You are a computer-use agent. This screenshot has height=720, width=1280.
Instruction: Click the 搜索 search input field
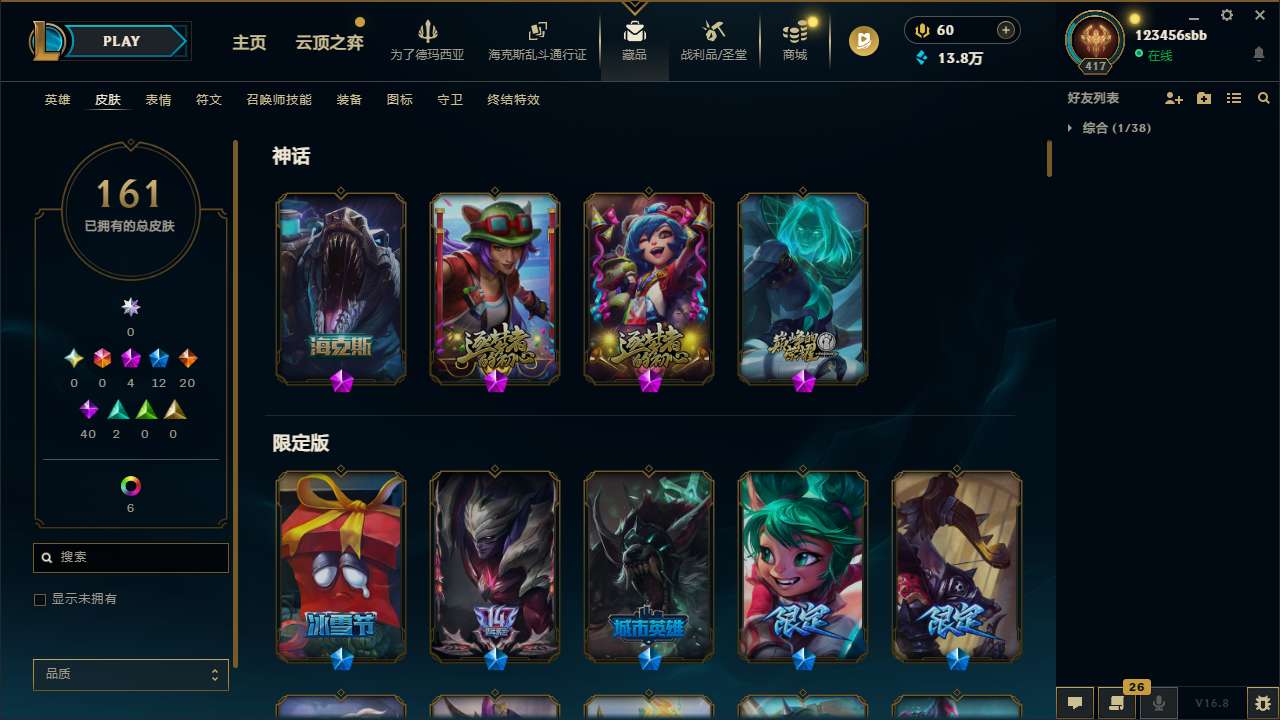tap(130, 557)
